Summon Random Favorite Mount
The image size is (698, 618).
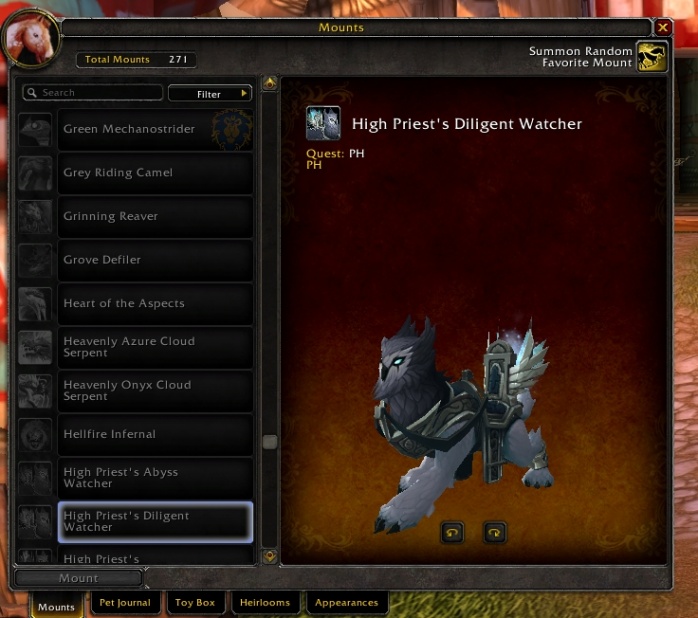coord(652,57)
